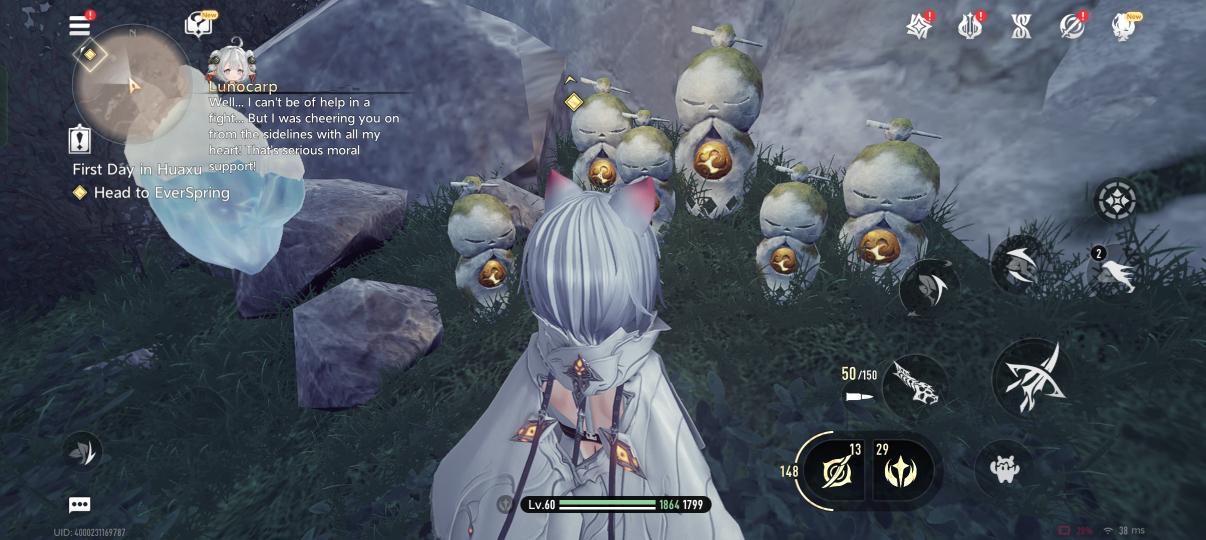Trigger the main bow attack button
This screenshot has height=540, width=1206.
[x=1032, y=378]
